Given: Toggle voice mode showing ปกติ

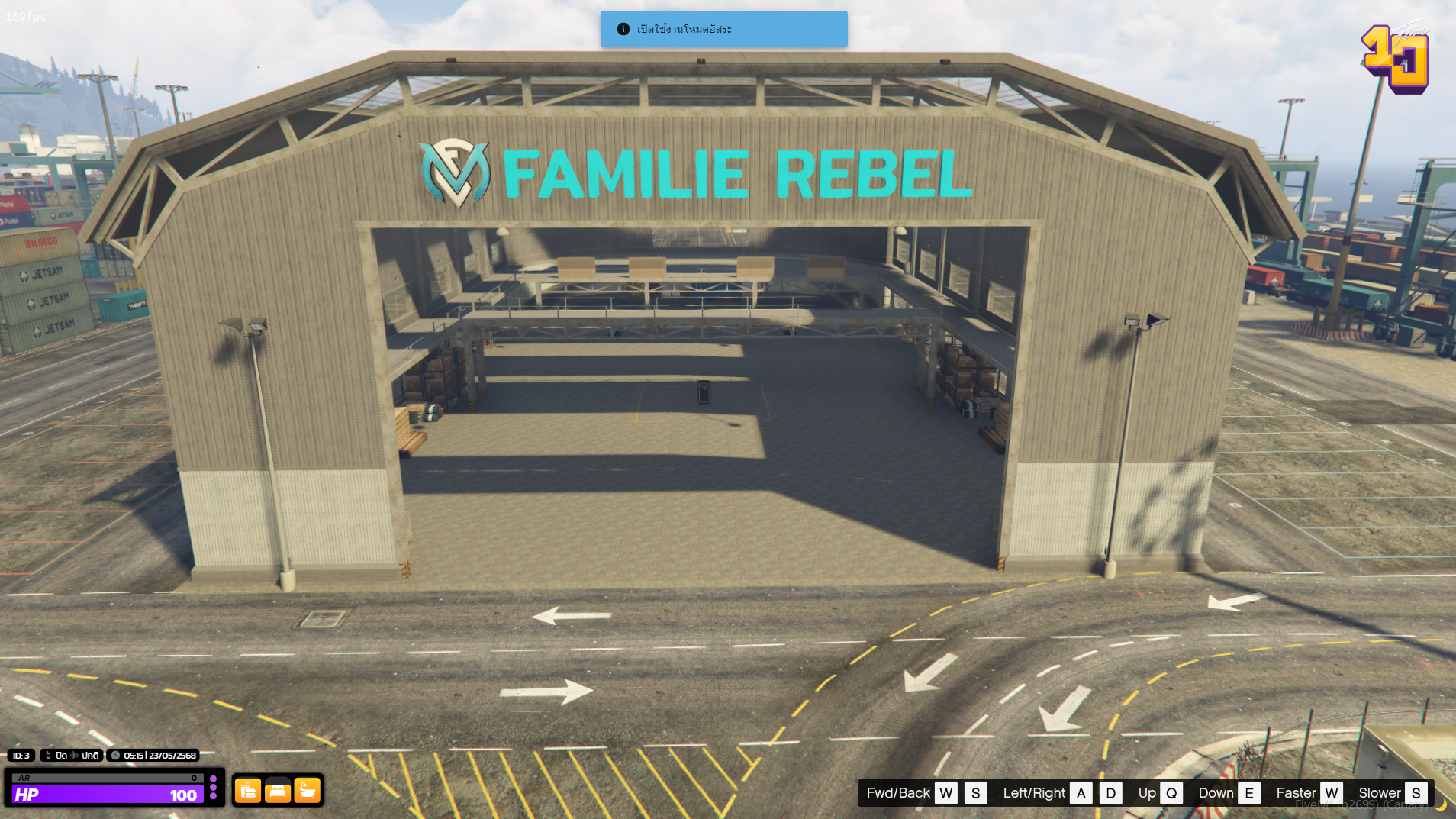Looking at the screenshot, I should point(90,756).
